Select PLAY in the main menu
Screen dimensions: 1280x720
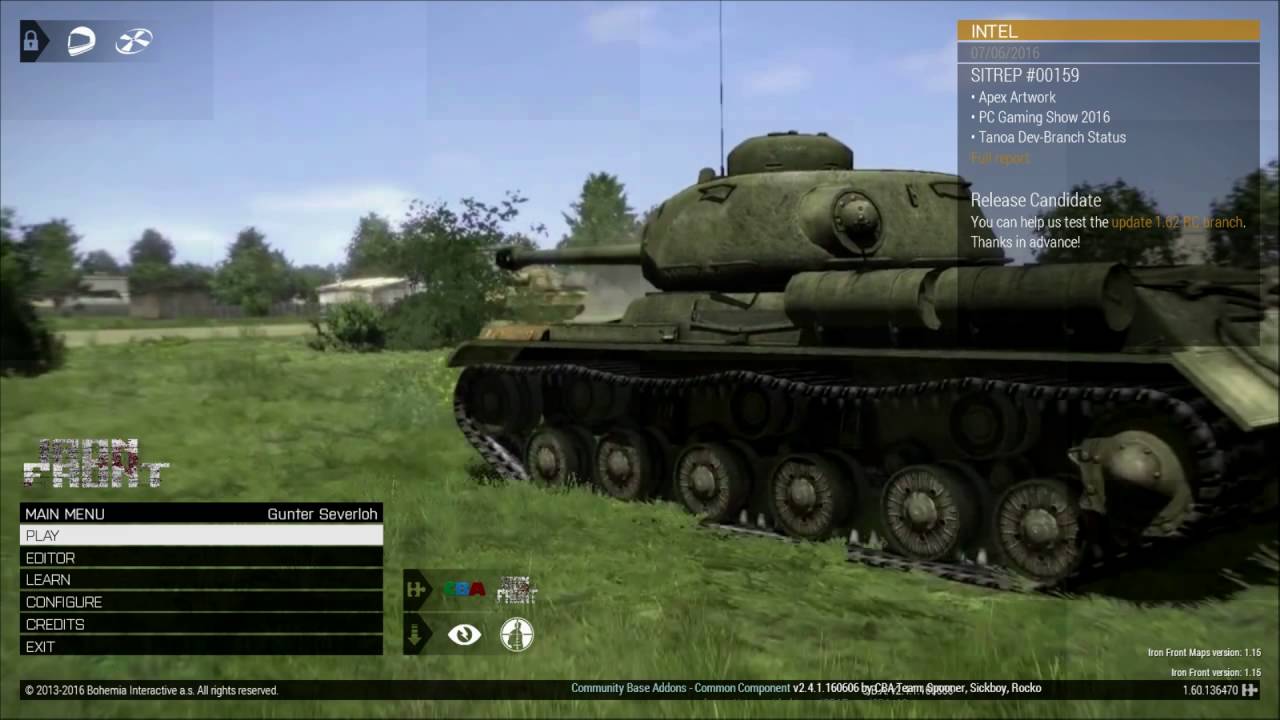pos(200,535)
